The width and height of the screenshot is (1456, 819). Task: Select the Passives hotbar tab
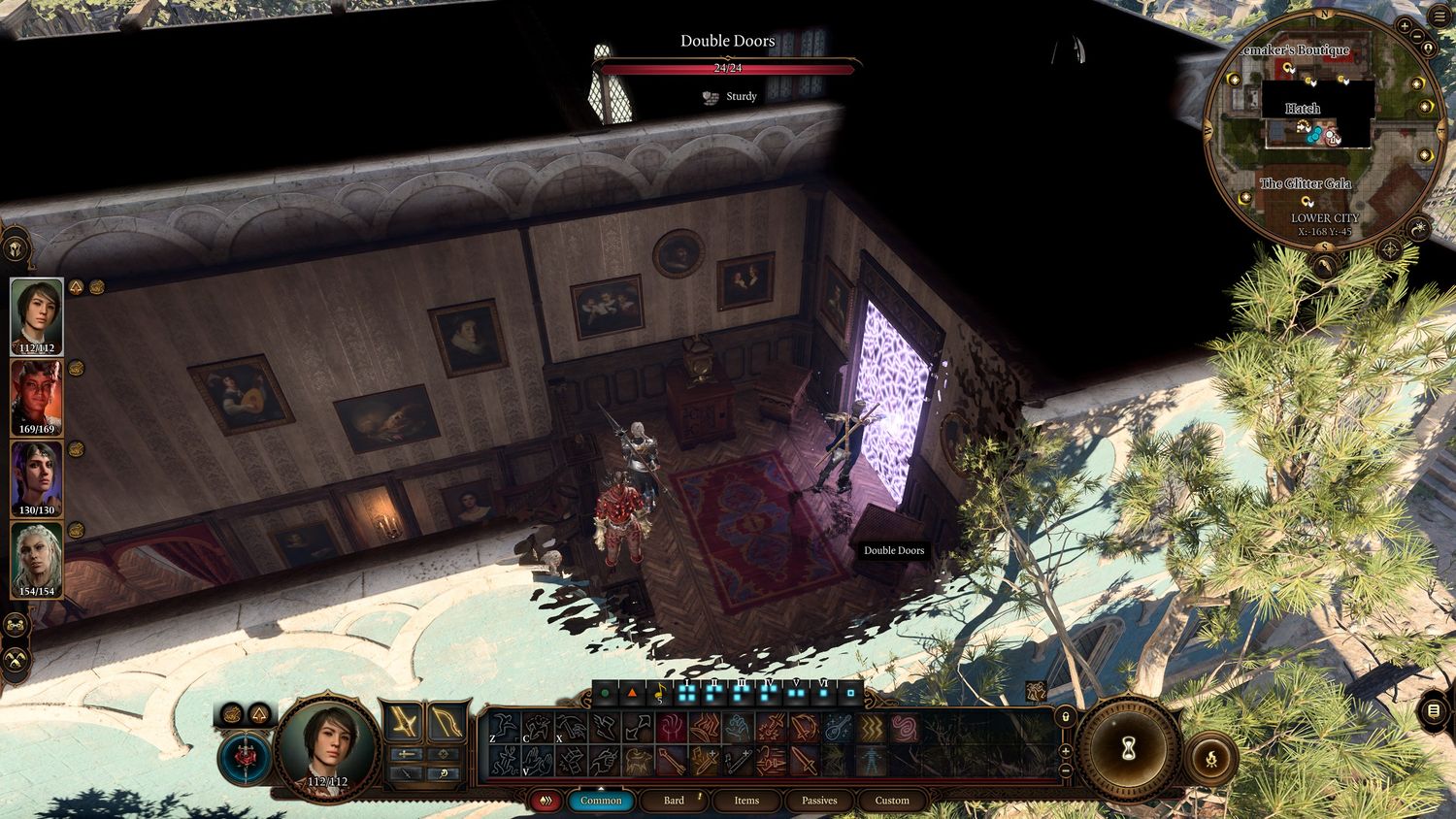819,801
